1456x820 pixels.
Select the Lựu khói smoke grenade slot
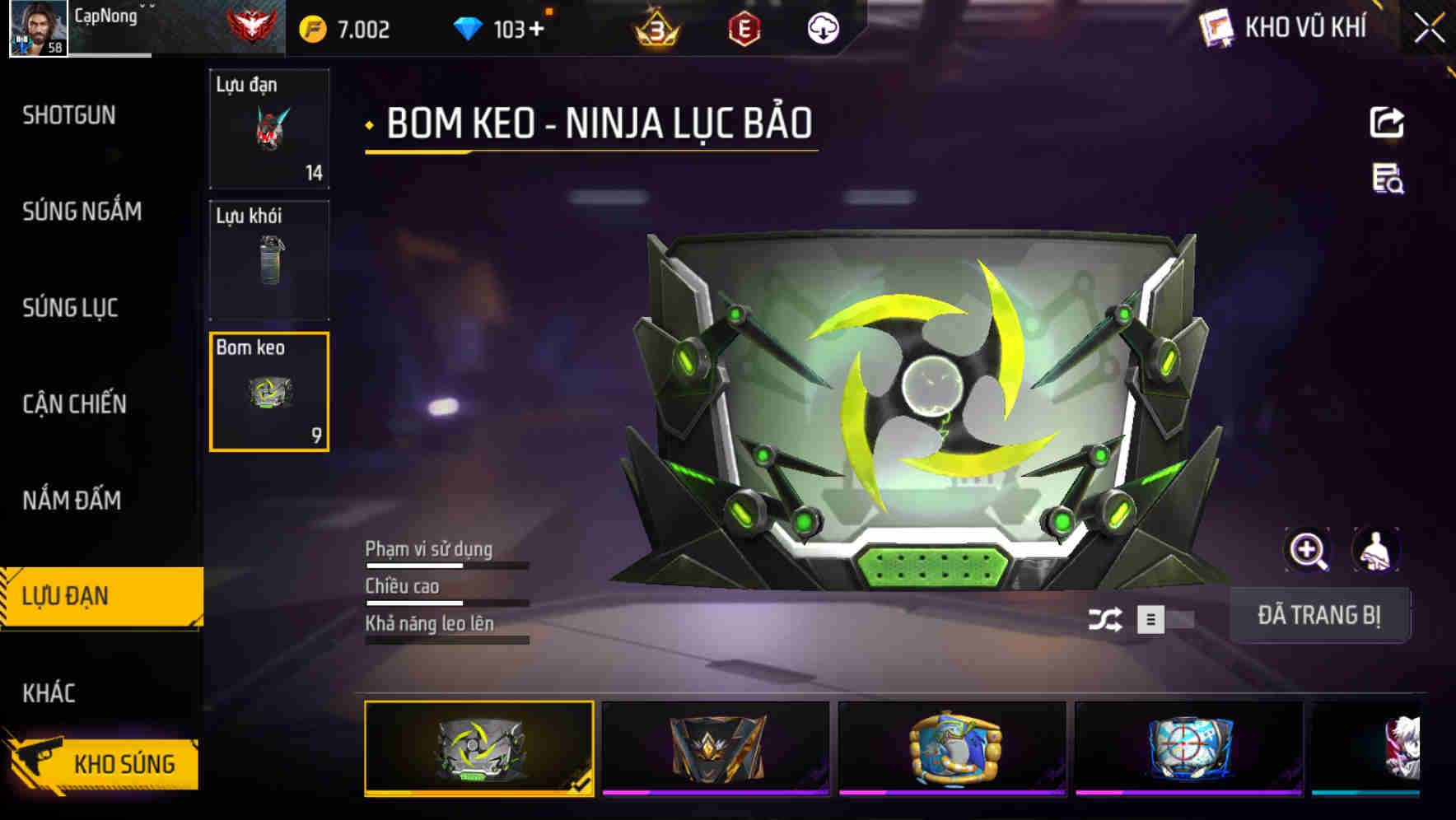click(x=268, y=259)
